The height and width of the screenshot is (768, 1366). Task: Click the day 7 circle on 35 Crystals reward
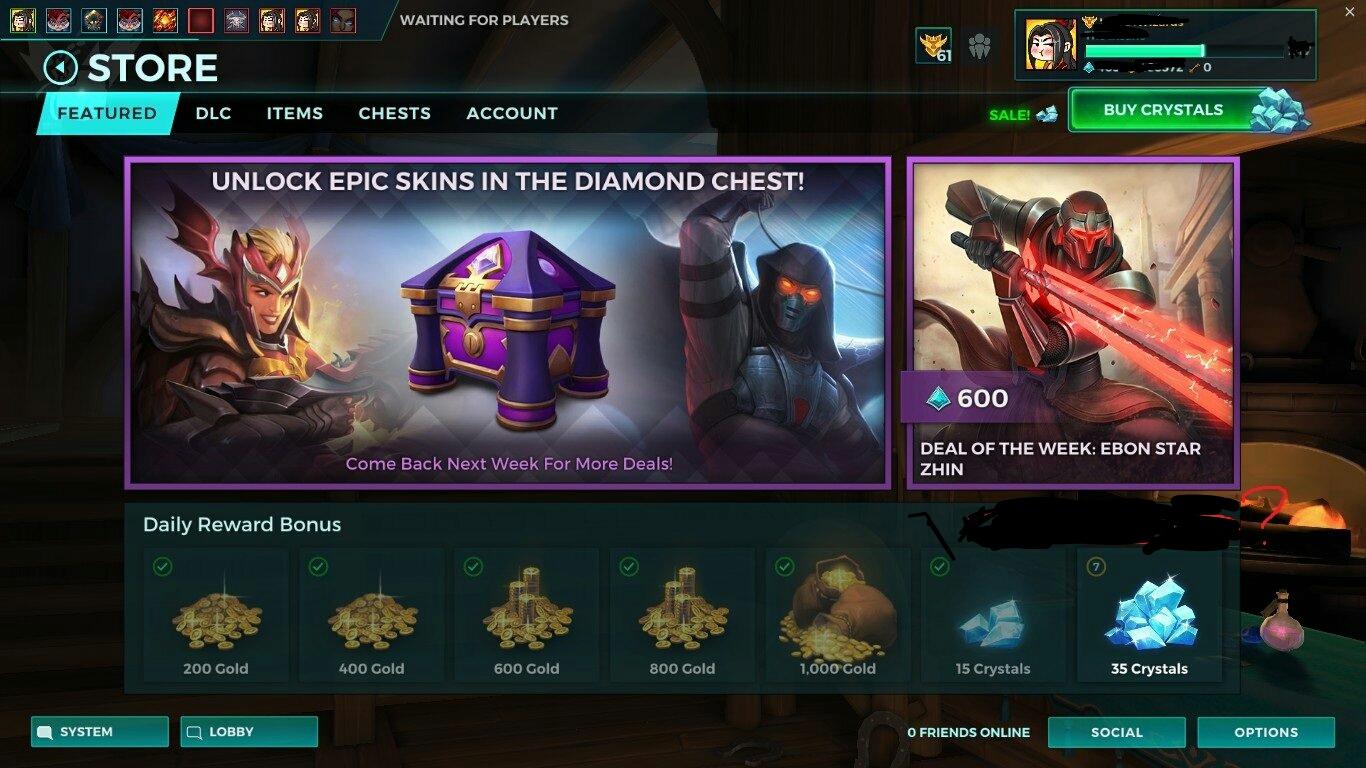coord(1096,564)
